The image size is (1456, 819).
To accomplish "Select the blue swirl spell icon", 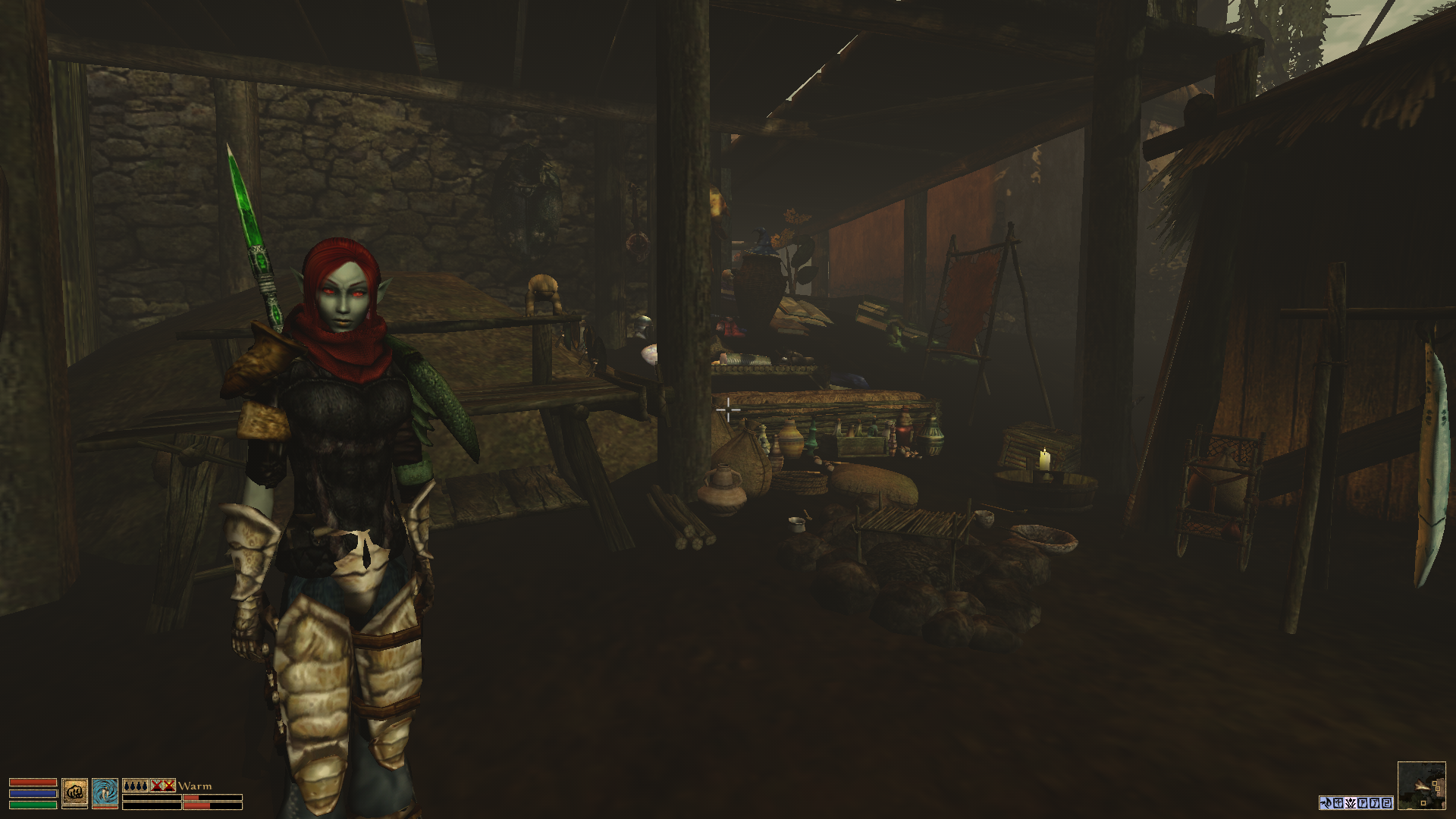I will click(x=105, y=792).
